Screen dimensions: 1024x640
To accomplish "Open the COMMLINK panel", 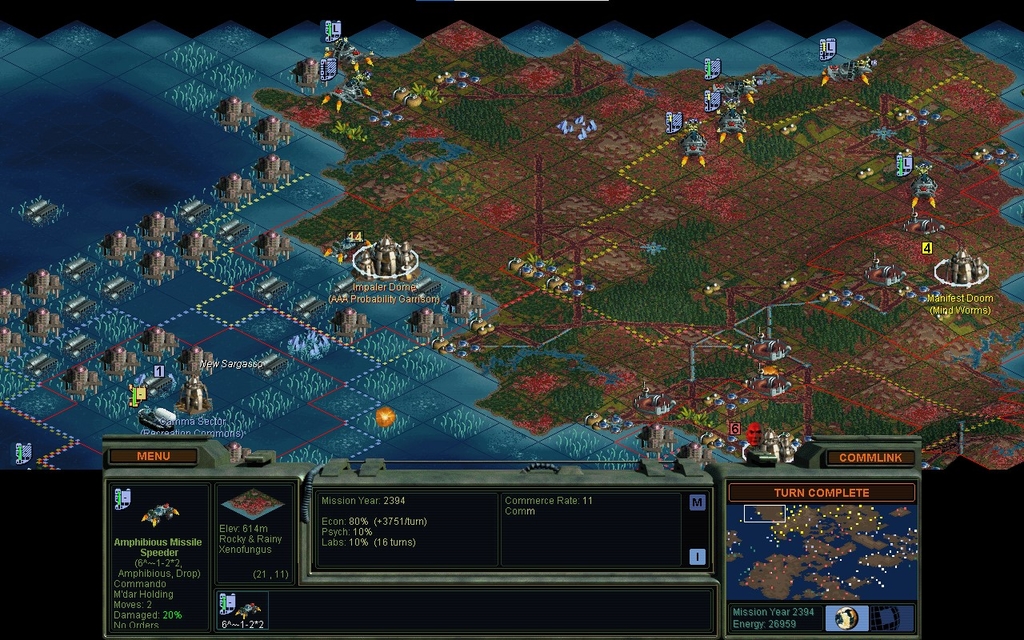I will tap(870, 458).
